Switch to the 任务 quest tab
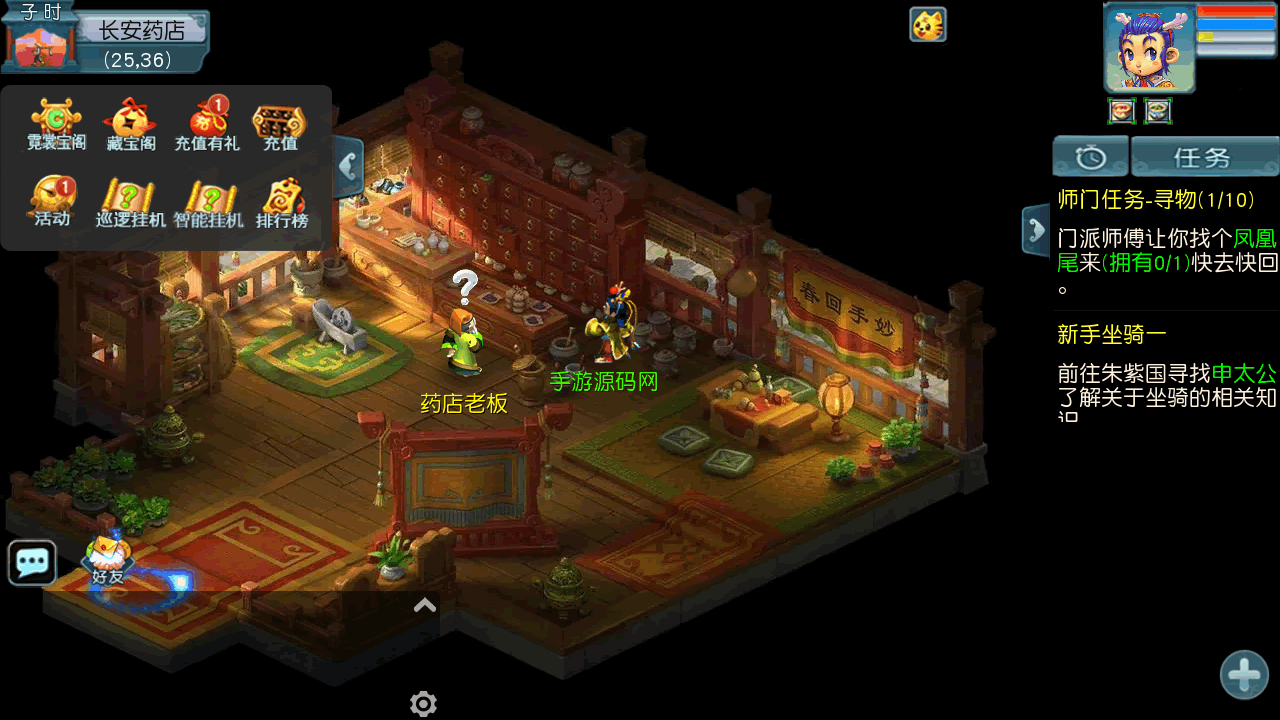The image size is (1280, 720). [1204, 157]
